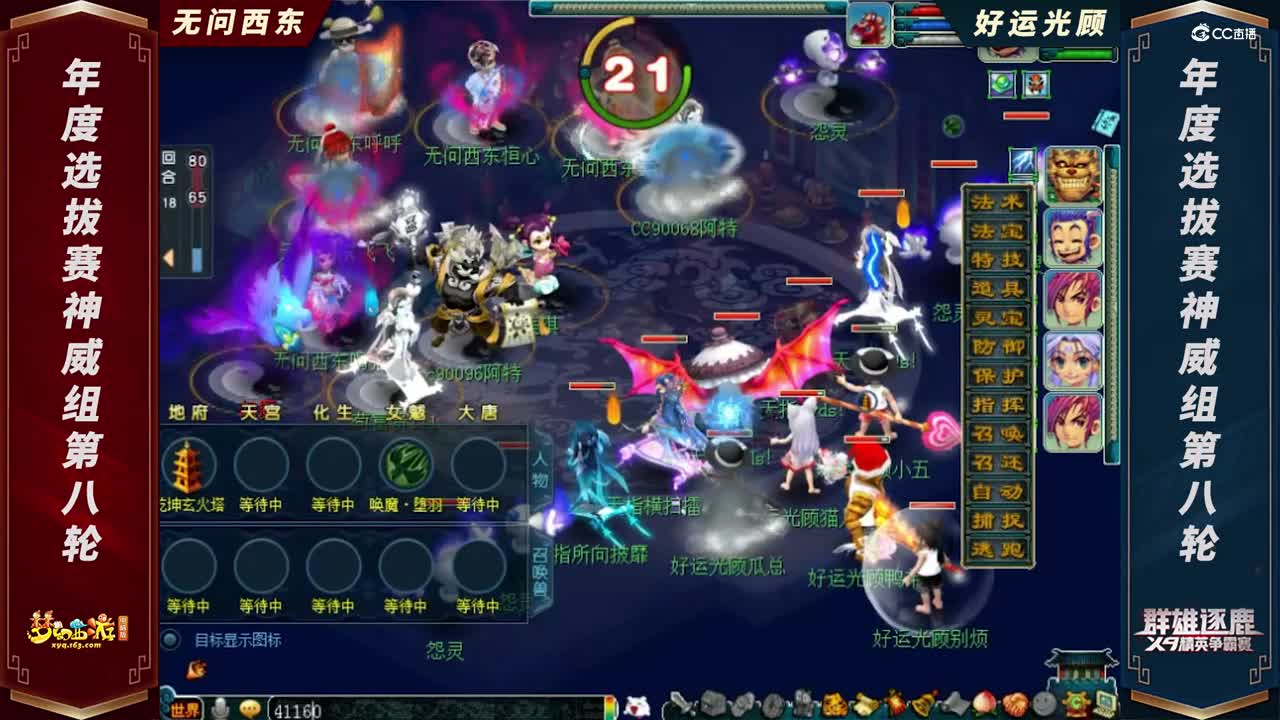This screenshot has width=1280, height=720.
Task: Switch to the 大唐 skill tab
Action: pyautogui.click(x=478, y=411)
